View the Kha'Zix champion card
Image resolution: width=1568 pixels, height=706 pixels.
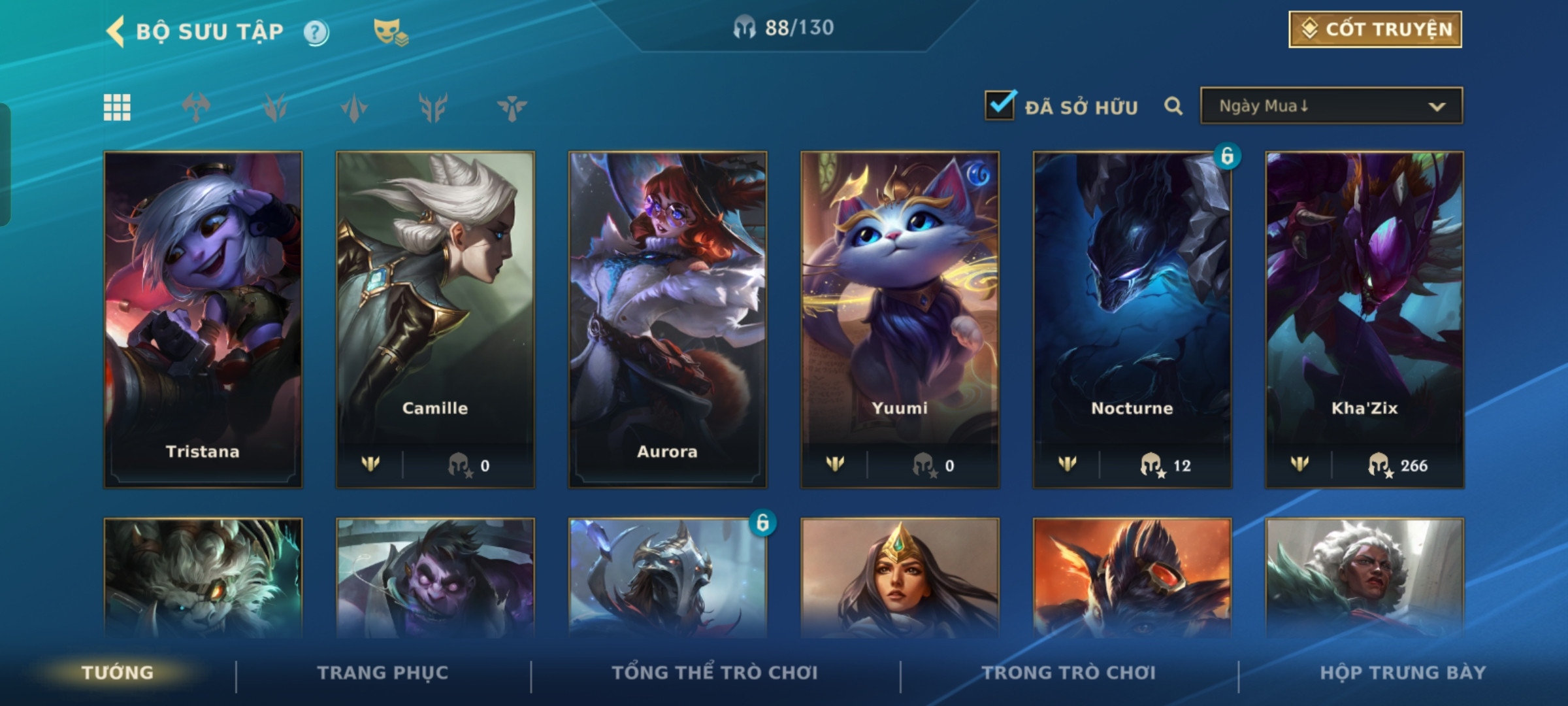pos(1364,319)
